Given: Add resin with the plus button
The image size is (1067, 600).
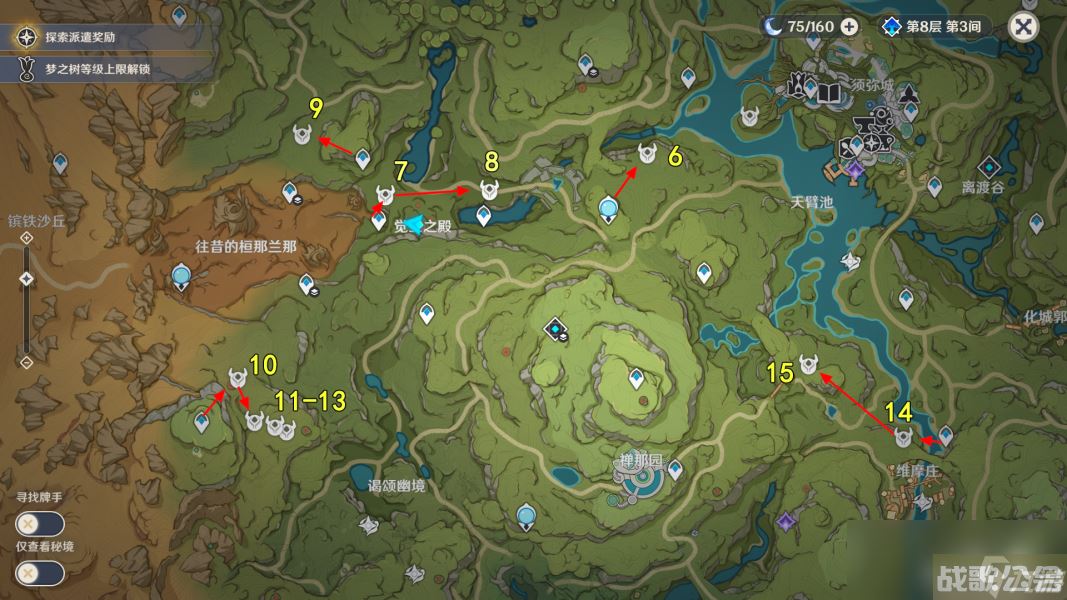Looking at the screenshot, I should click(x=849, y=26).
